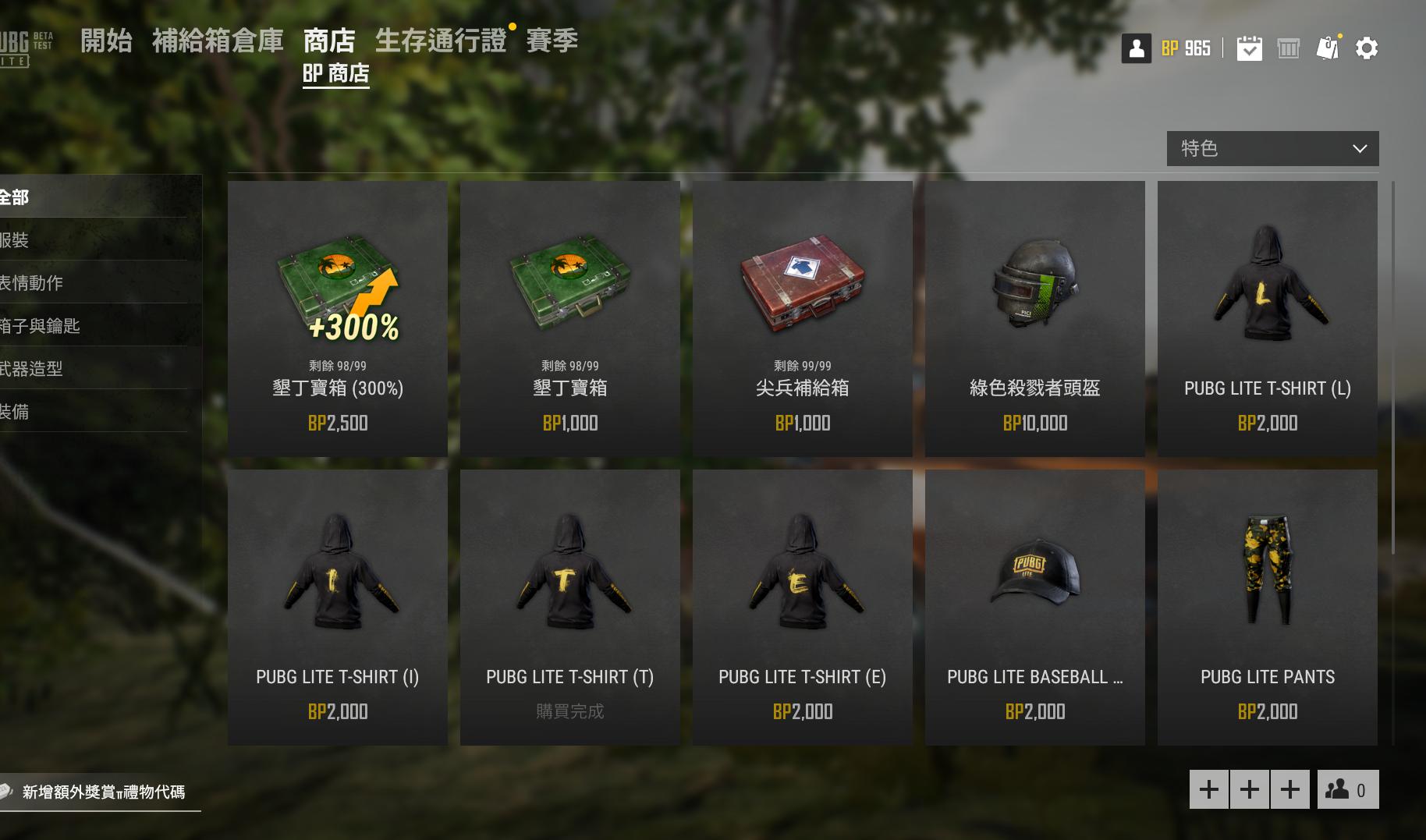Click the store cart icon
Viewport: 1426px width, 840px height.
pyautogui.click(x=1289, y=48)
